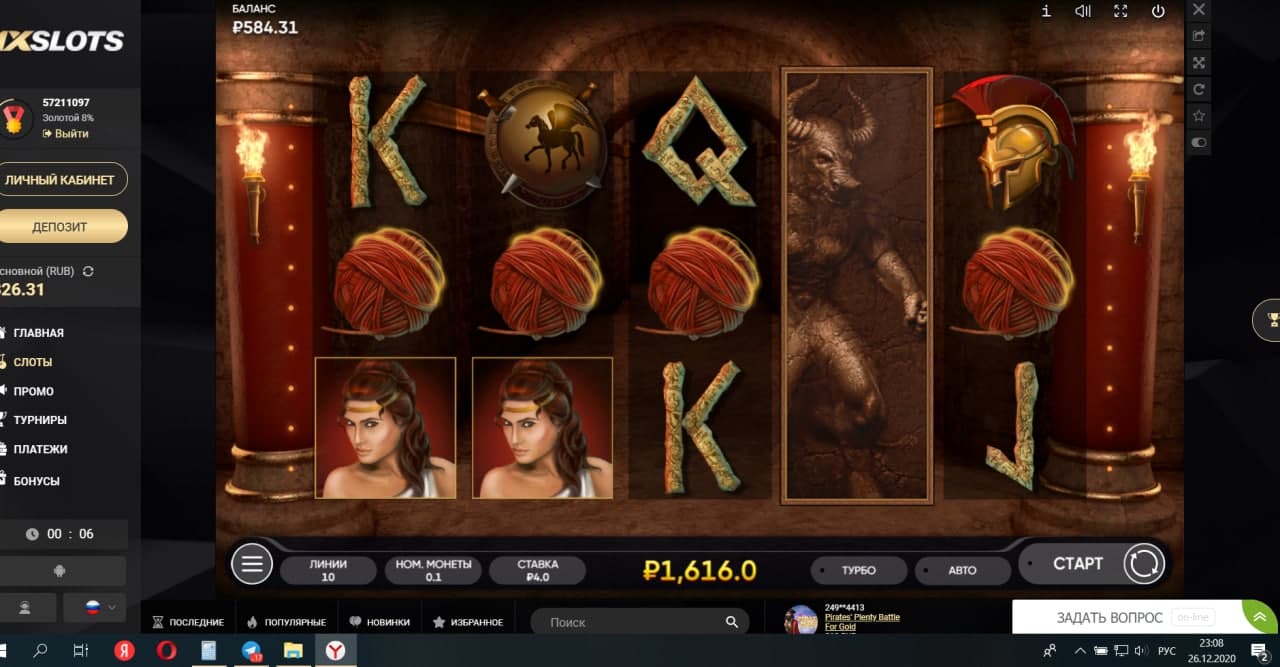Image resolution: width=1280 pixels, height=667 pixels.
Task: Show the ПОПУЛЯРНЫЕ popular games list
Action: [290, 622]
